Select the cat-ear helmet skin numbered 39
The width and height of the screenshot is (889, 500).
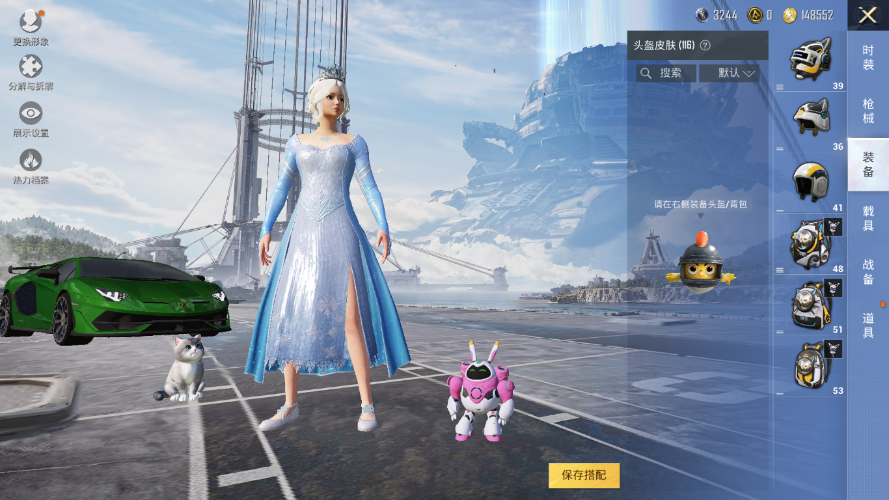[810, 59]
